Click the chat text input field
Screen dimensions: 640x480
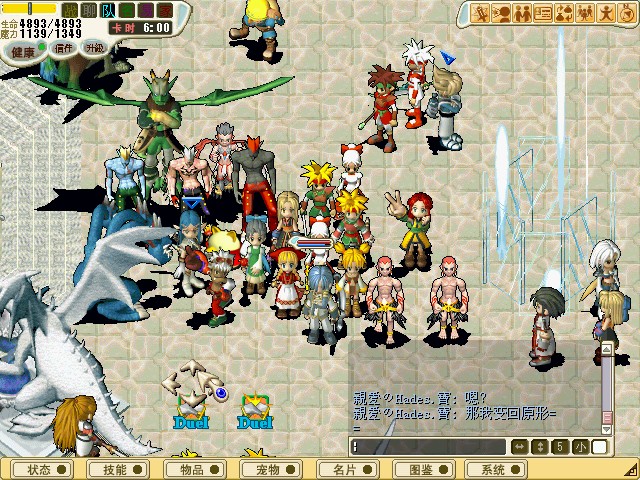430,446
